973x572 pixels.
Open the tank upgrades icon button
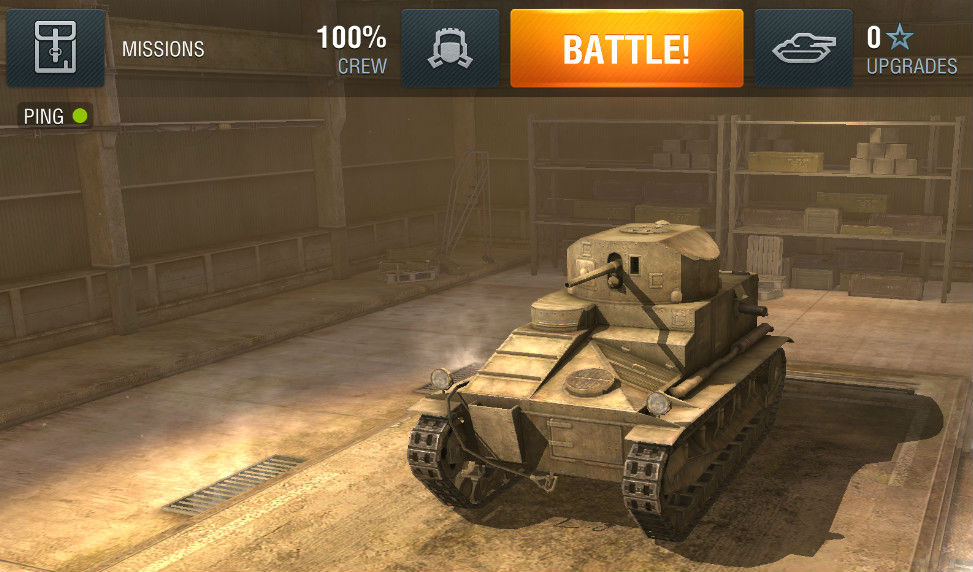click(804, 48)
